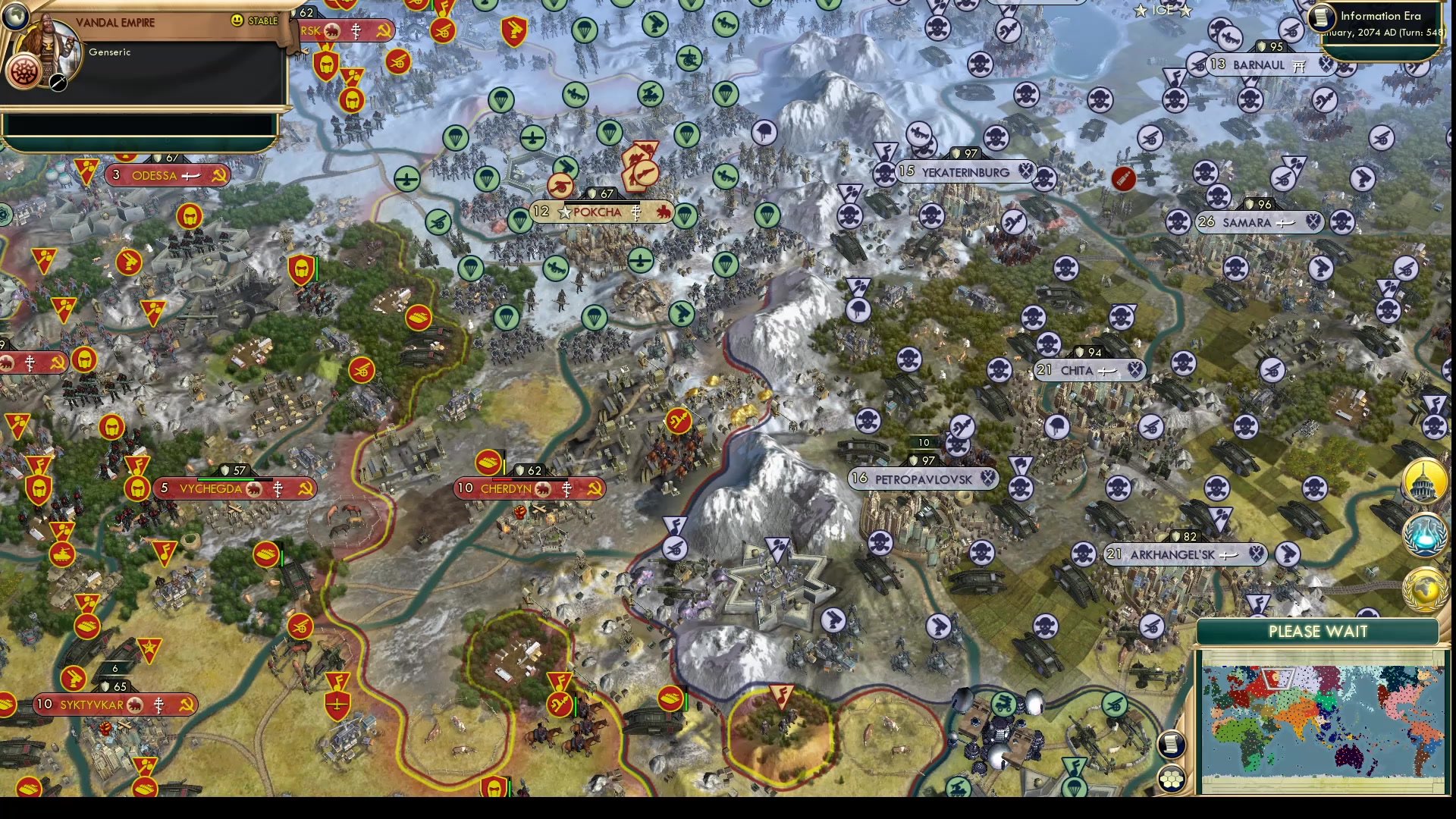Viewport: 1456px width, 819px height.
Task: Open the notification log scroll icon
Action: point(1172,745)
